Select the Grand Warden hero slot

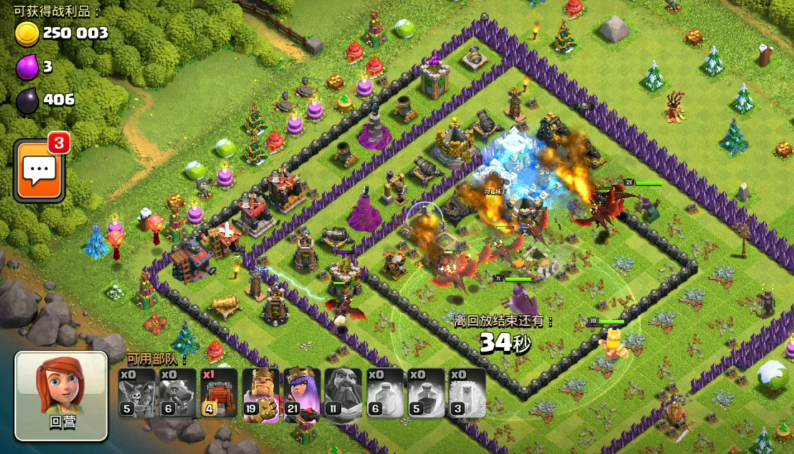[x=343, y=392]
